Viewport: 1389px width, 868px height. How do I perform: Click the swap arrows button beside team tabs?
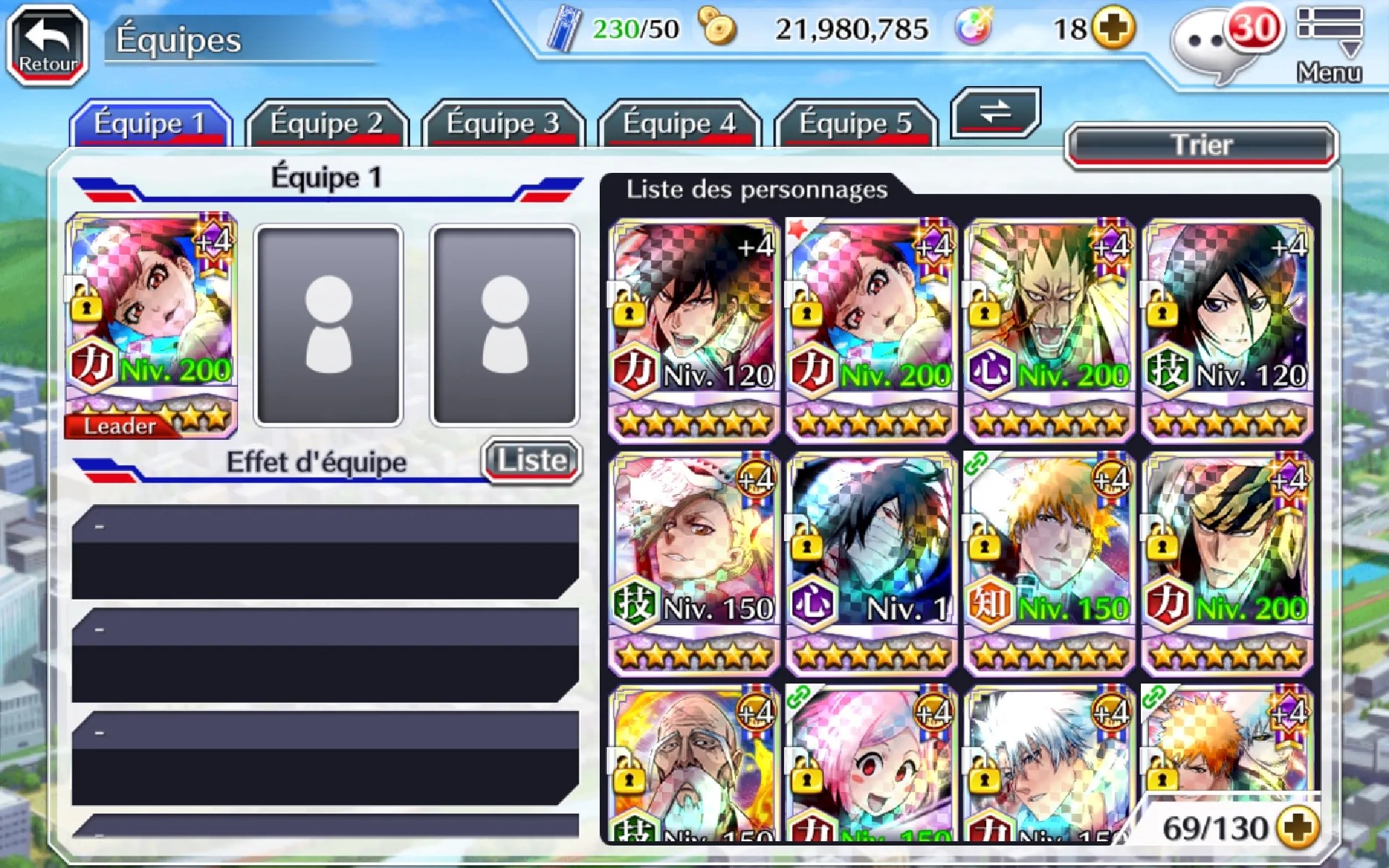pos(995,112)
